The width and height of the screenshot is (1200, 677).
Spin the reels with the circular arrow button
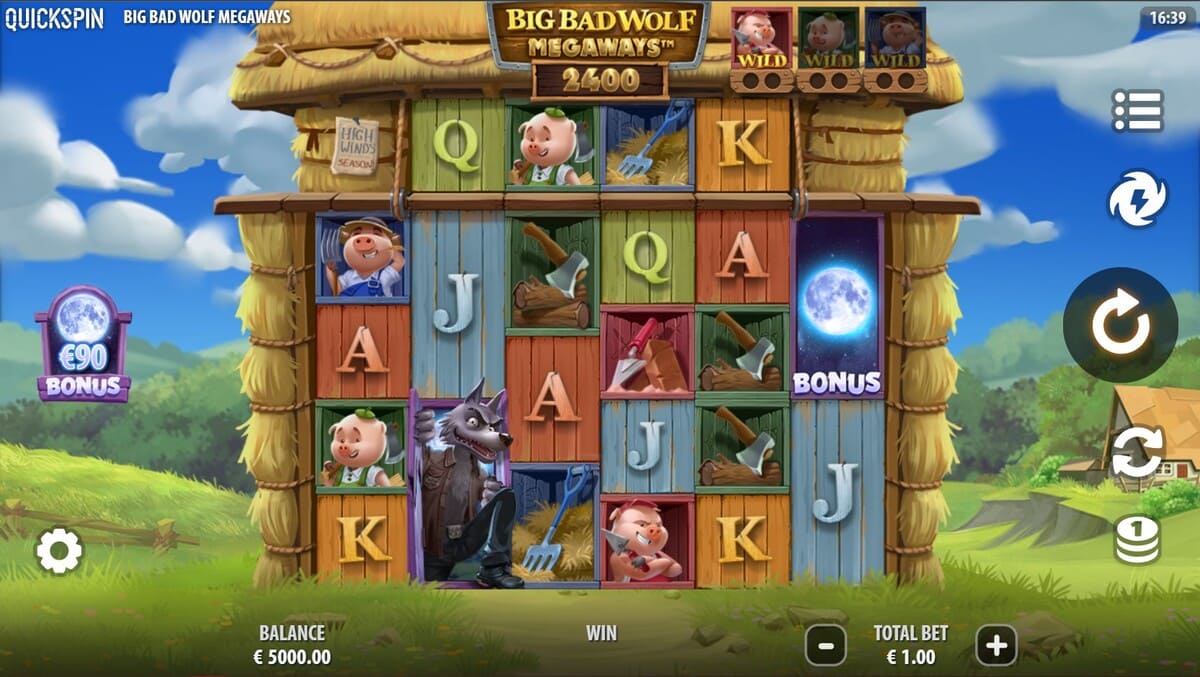pos(1119,326)
